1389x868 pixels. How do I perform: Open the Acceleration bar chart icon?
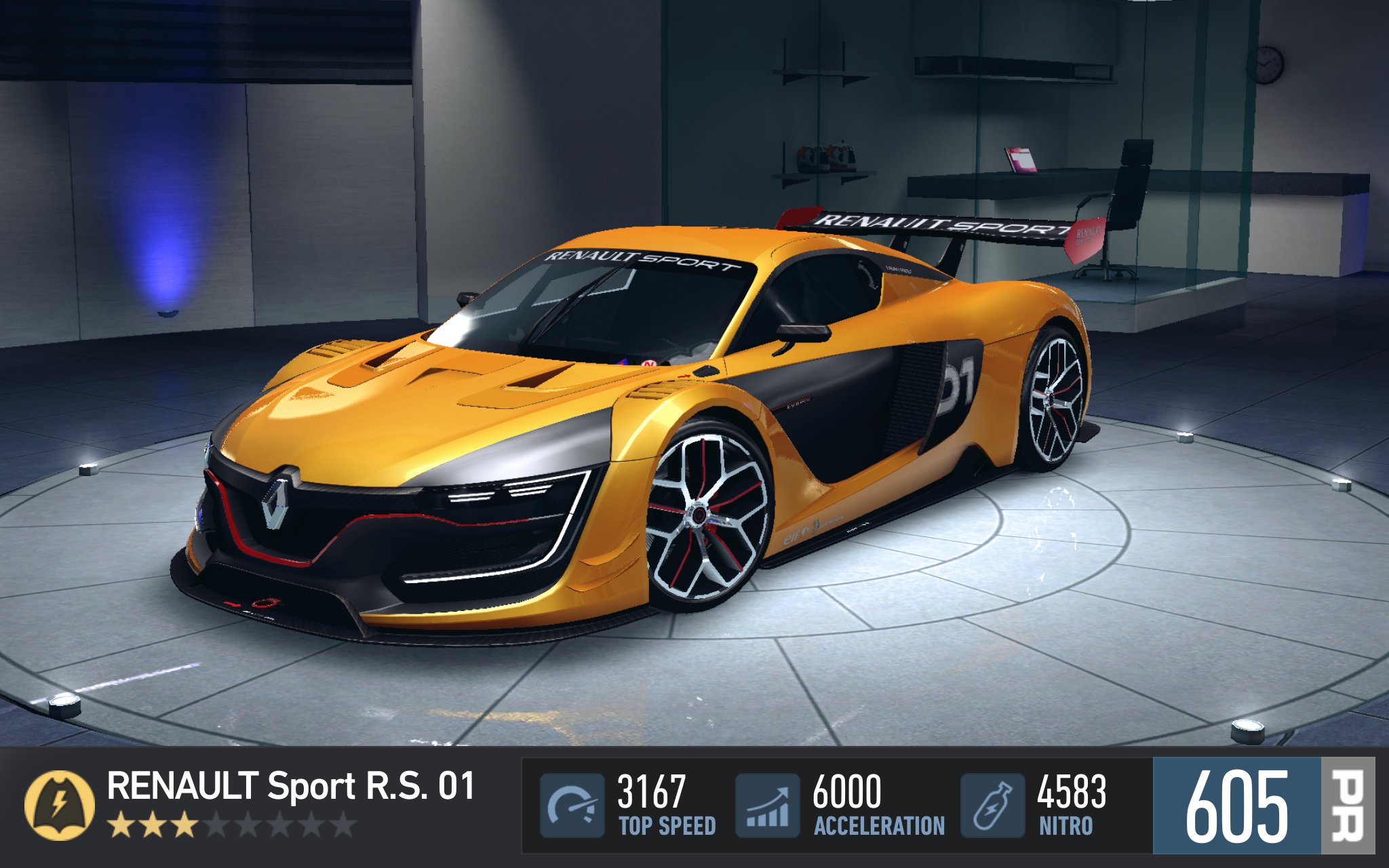767,806
